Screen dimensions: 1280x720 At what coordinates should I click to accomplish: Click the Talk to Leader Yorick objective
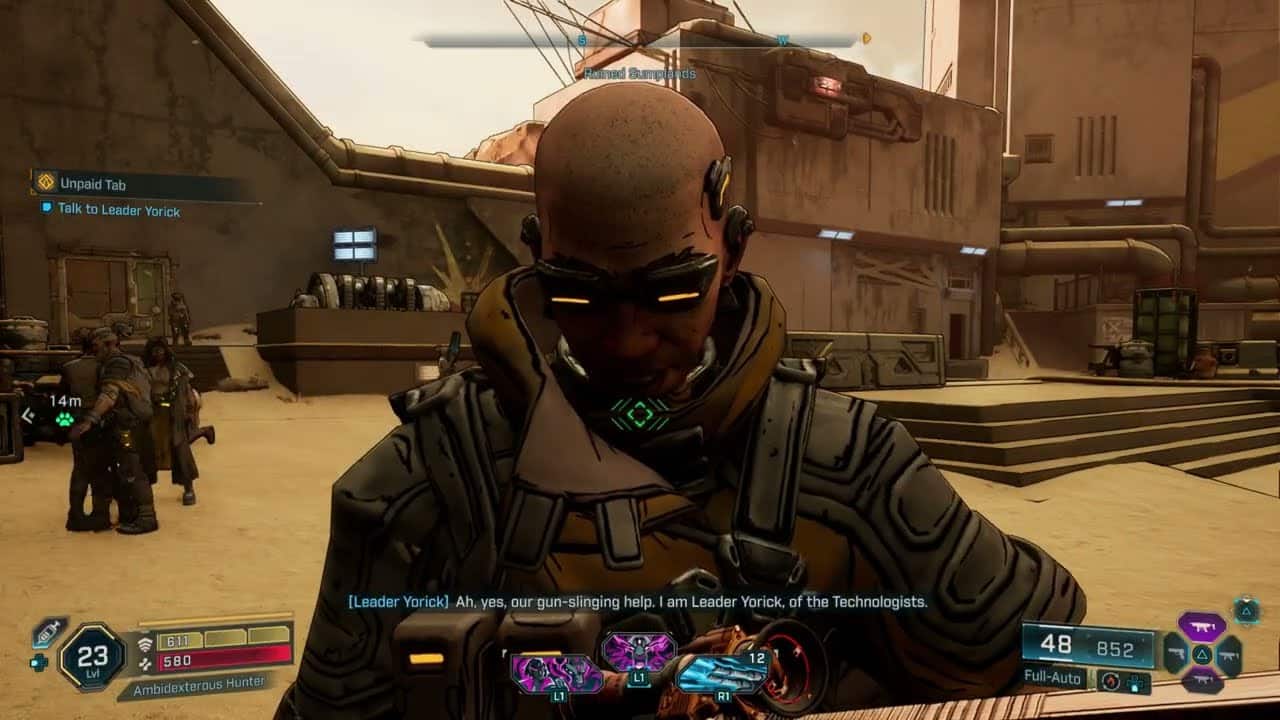pos(118,210)
